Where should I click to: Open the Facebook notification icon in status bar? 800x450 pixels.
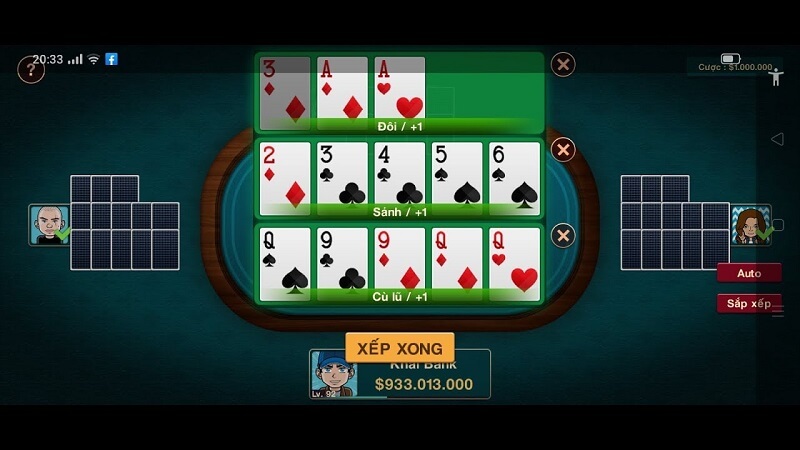pyautogui.click(x=111, y=59)
